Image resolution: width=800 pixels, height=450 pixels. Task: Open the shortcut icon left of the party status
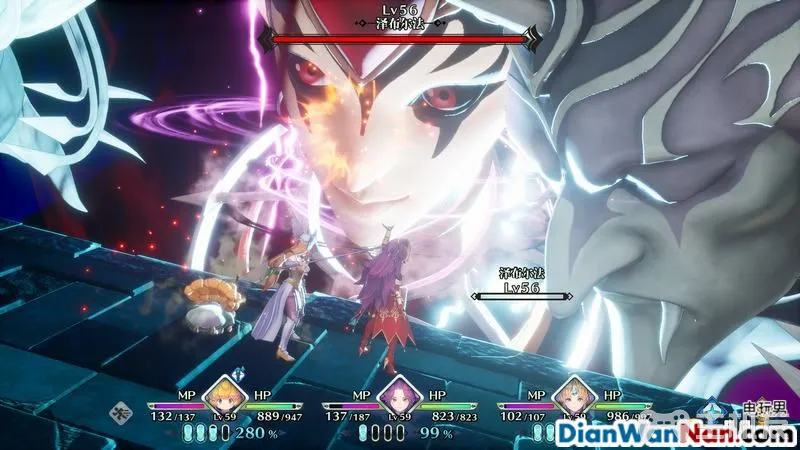[123, 409]
